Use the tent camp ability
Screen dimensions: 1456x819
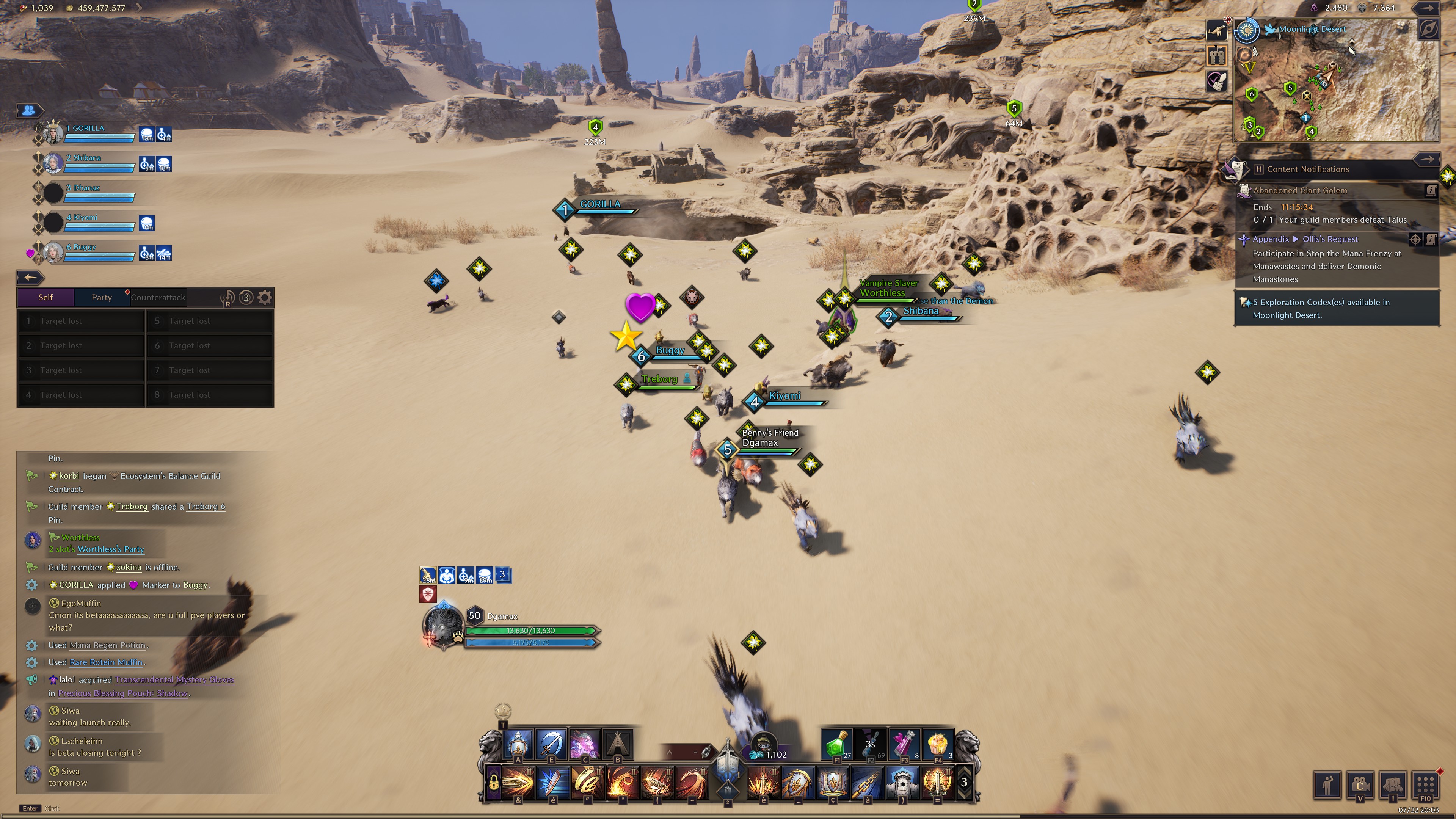(618, 744)
